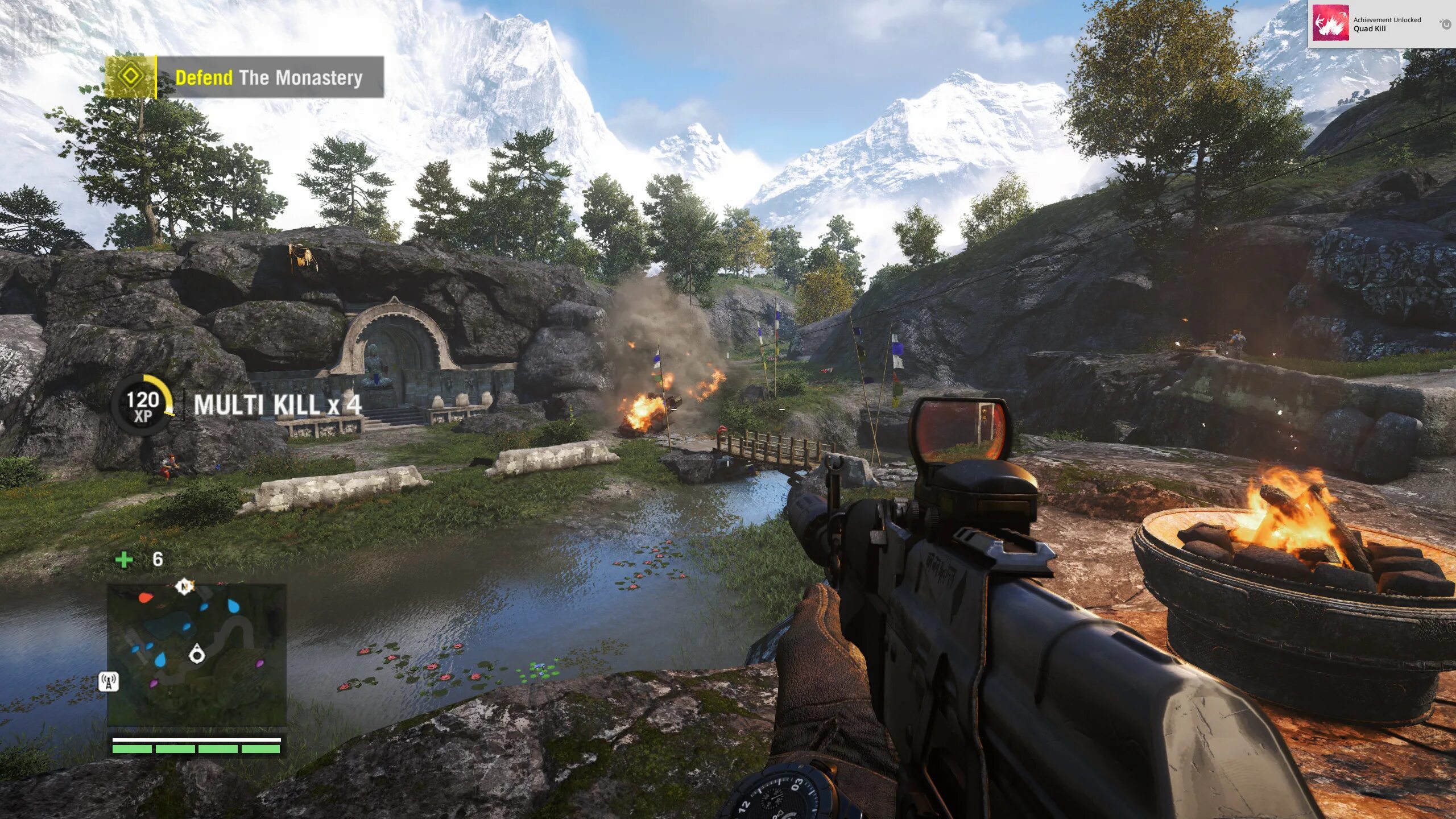Select the red enemy marker on minimap
1456x819 pixels.
(145, 598)
